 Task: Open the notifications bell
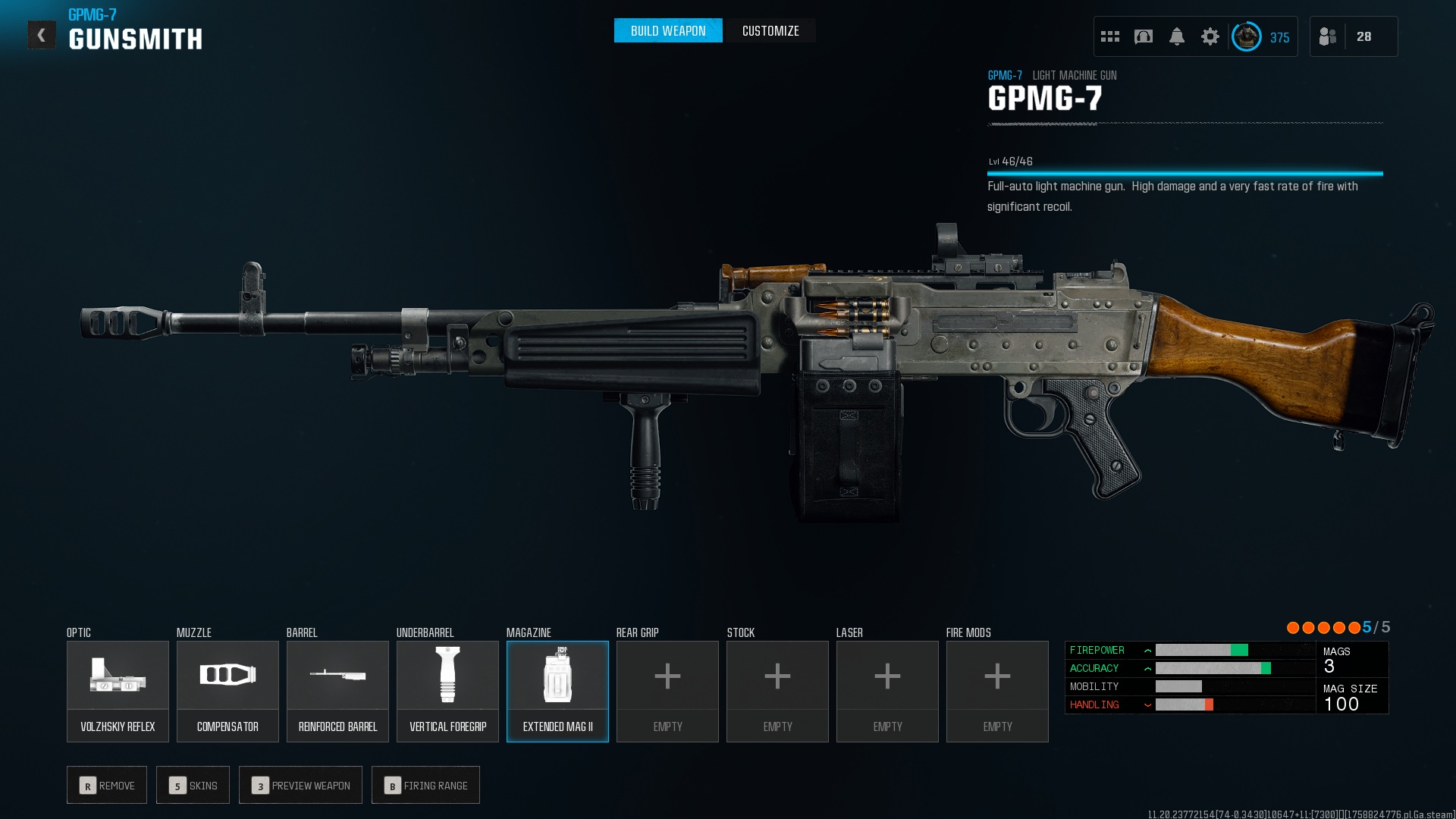click(x=1176, y=36)
